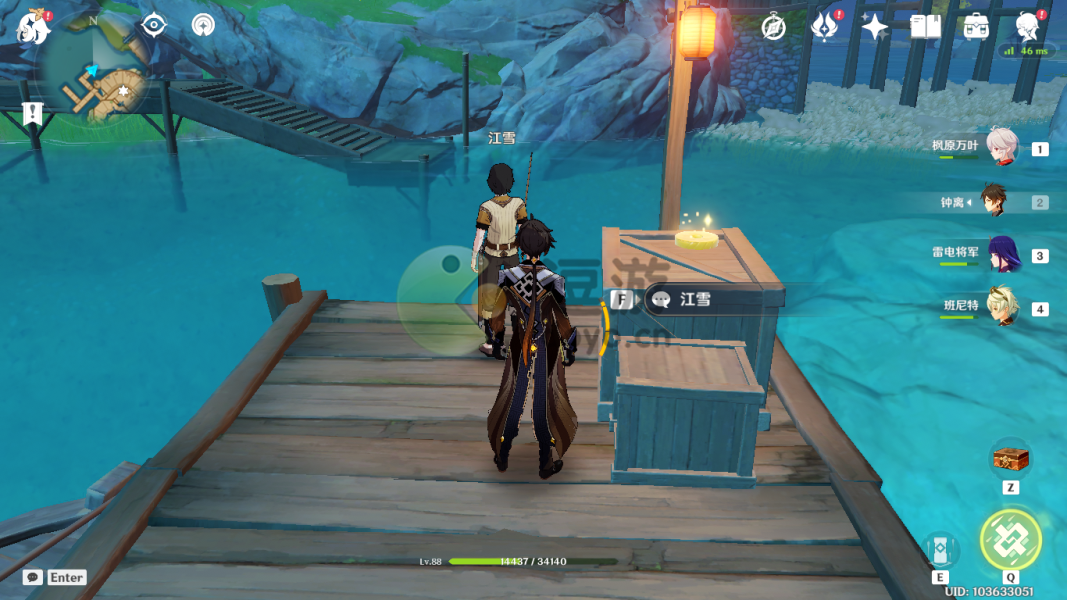
Task: Click the circular icon beside the eye icon
Action: (203, 25)
